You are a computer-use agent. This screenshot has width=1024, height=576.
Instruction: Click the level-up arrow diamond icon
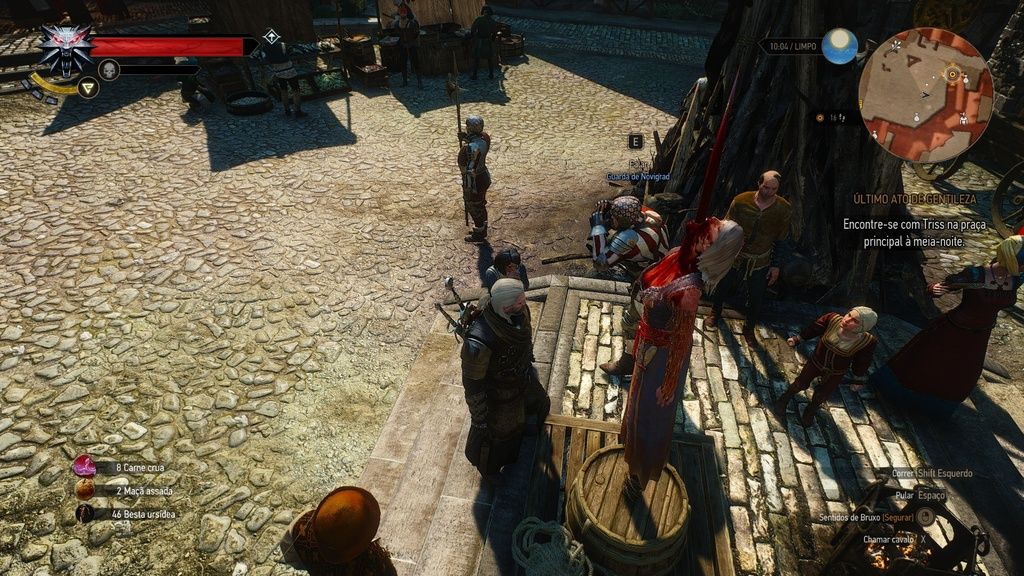pyautogui.click(x=271, y=37)
